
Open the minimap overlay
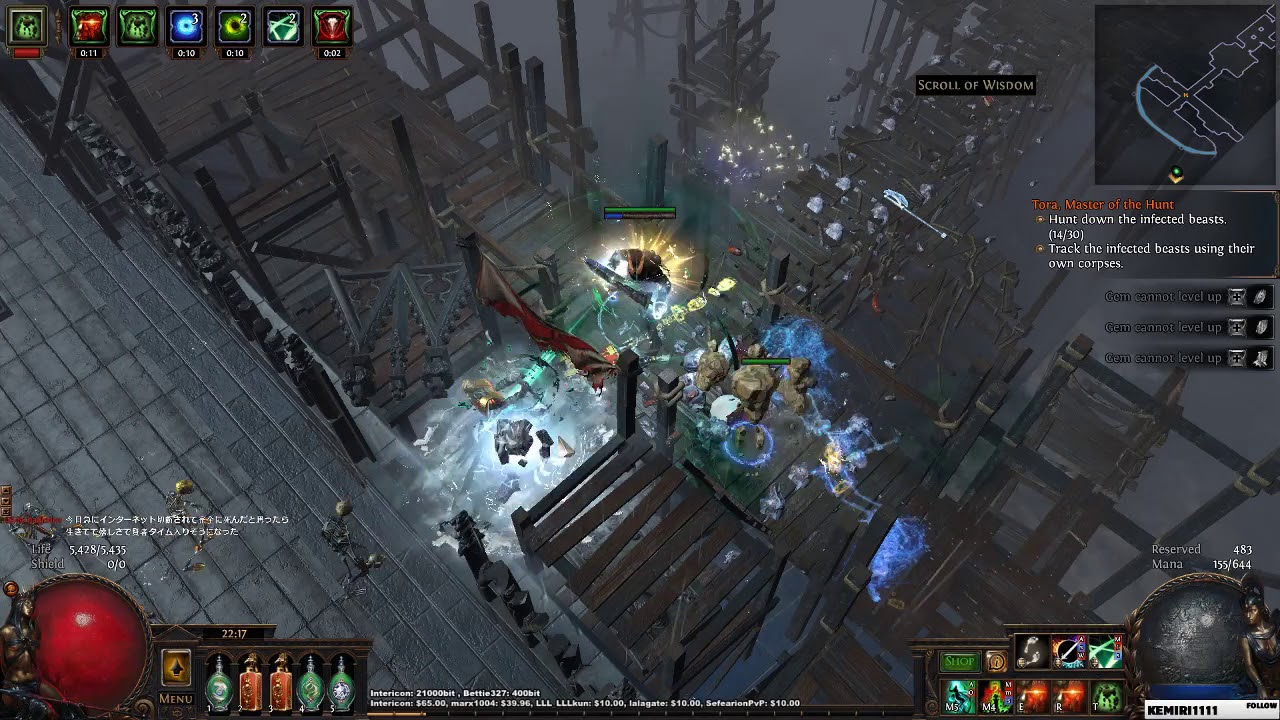point(1185,95)
